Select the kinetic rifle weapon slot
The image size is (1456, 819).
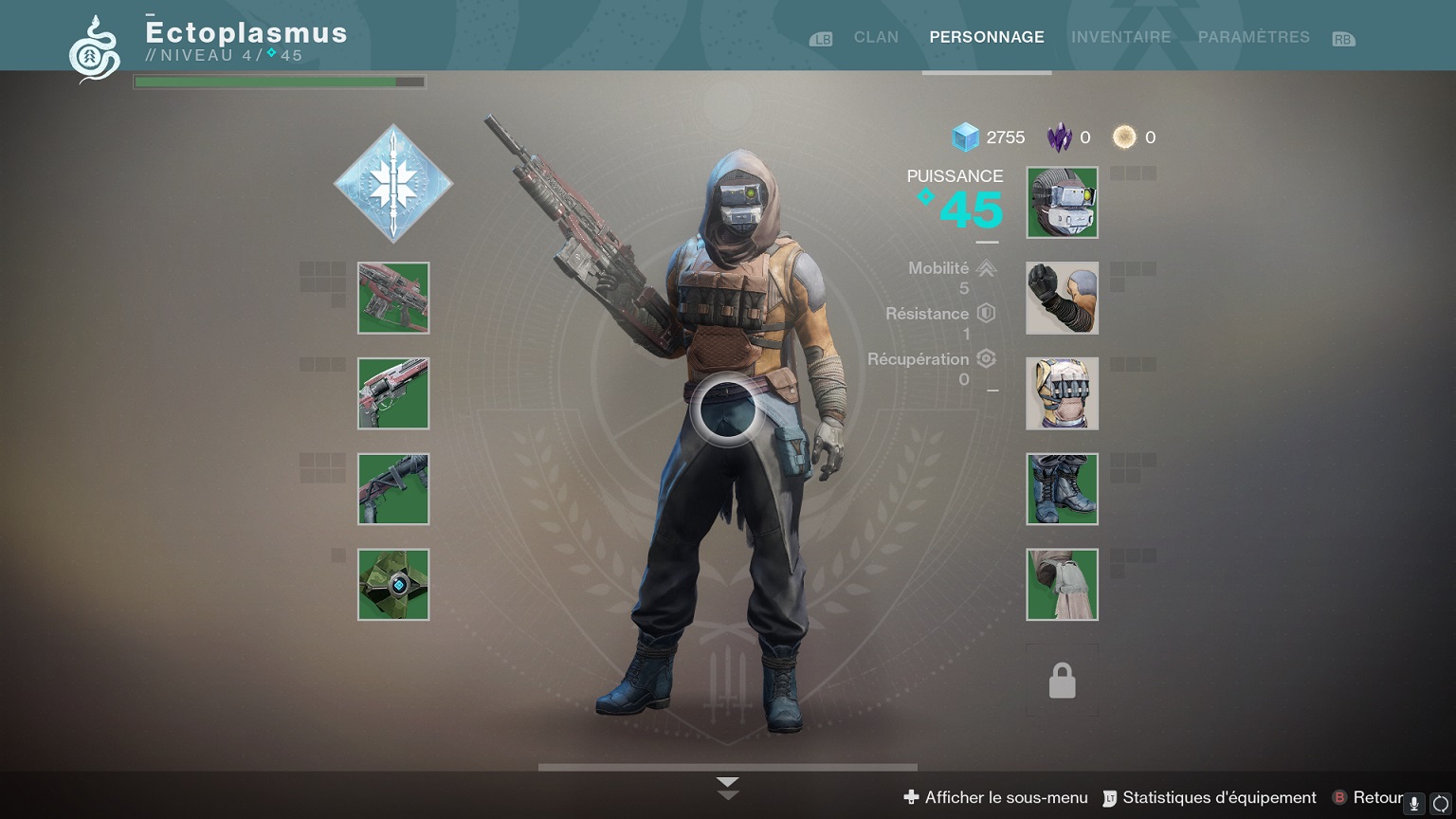tap(393, 298)
